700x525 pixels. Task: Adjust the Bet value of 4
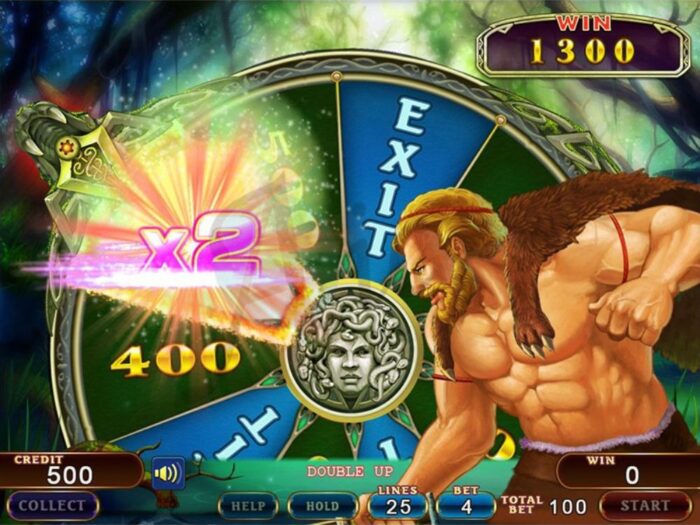(465, 506)
